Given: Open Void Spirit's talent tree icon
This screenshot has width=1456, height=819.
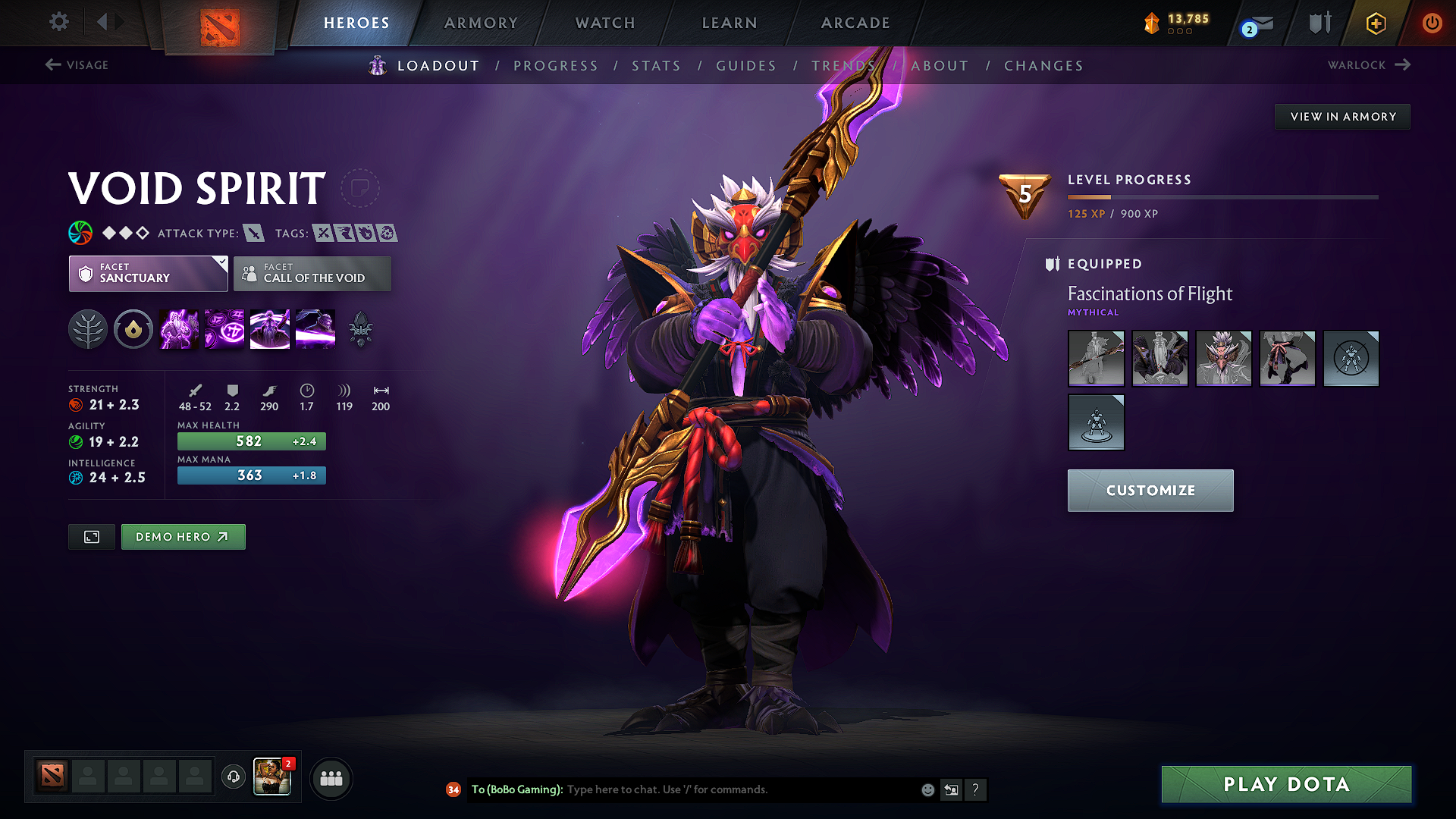Looking at the screenshot, I should point(88,328).
